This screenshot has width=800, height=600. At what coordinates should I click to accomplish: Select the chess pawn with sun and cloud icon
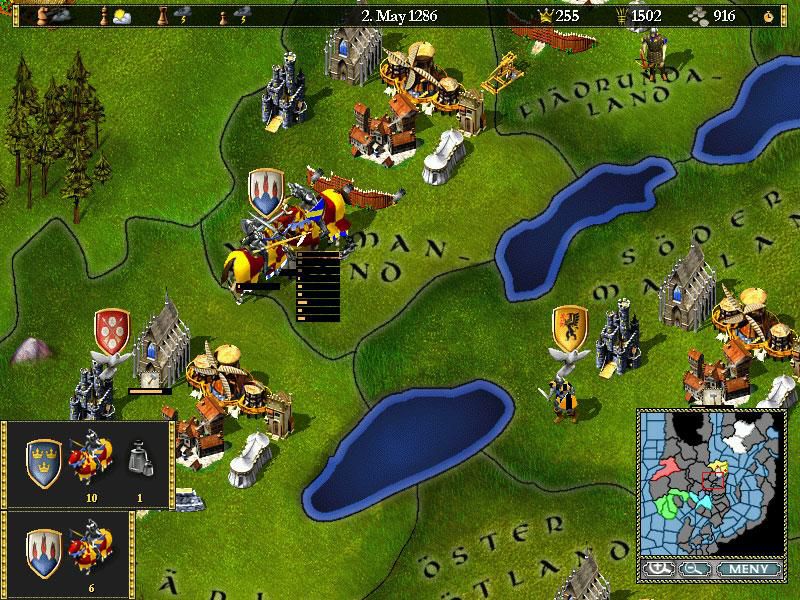[x=108, y=16]
